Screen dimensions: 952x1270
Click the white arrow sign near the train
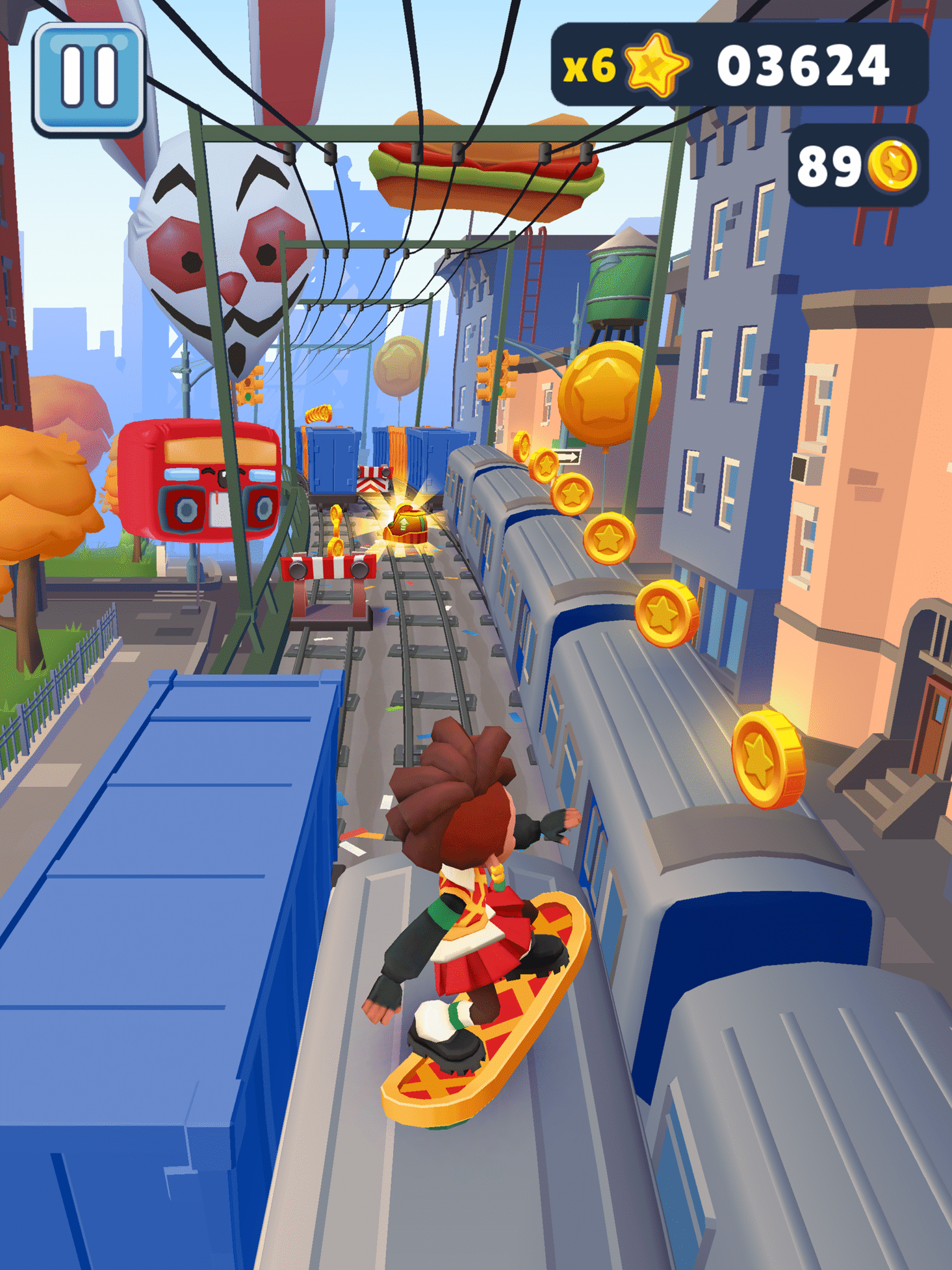pyautogui.click(x=567, y=456)
